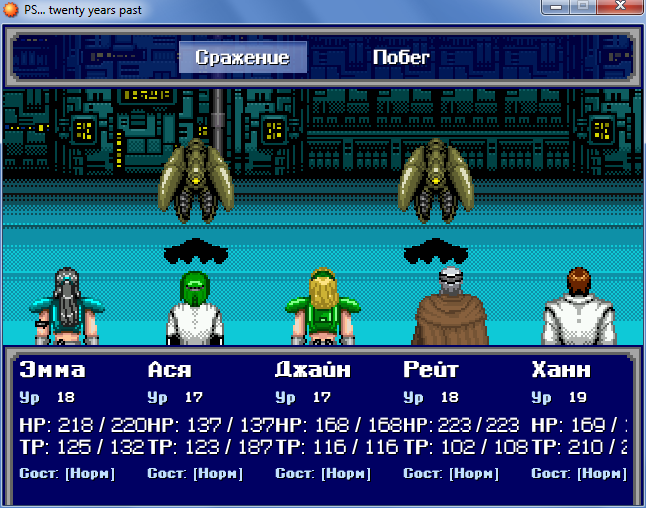The width and height of the screenshot is (646, 508).
Task: Choose the Побег escape option
Action: (401, 57)
